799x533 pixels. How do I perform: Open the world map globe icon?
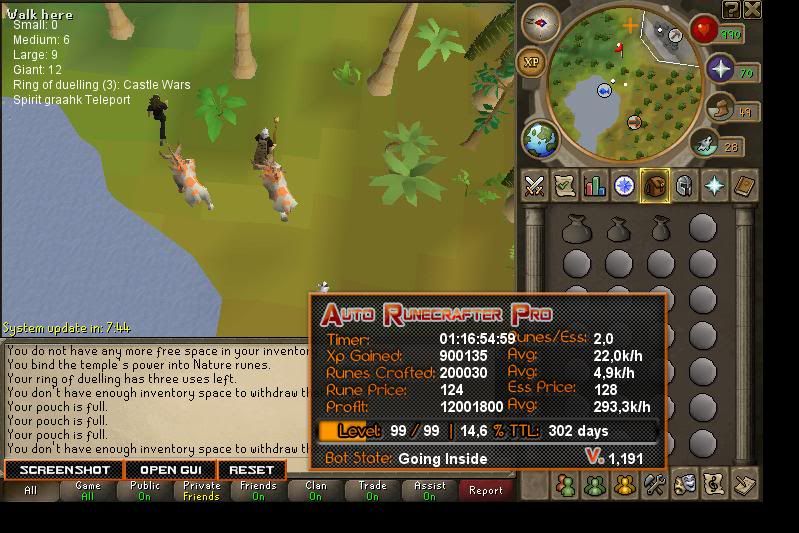(541, 139)
